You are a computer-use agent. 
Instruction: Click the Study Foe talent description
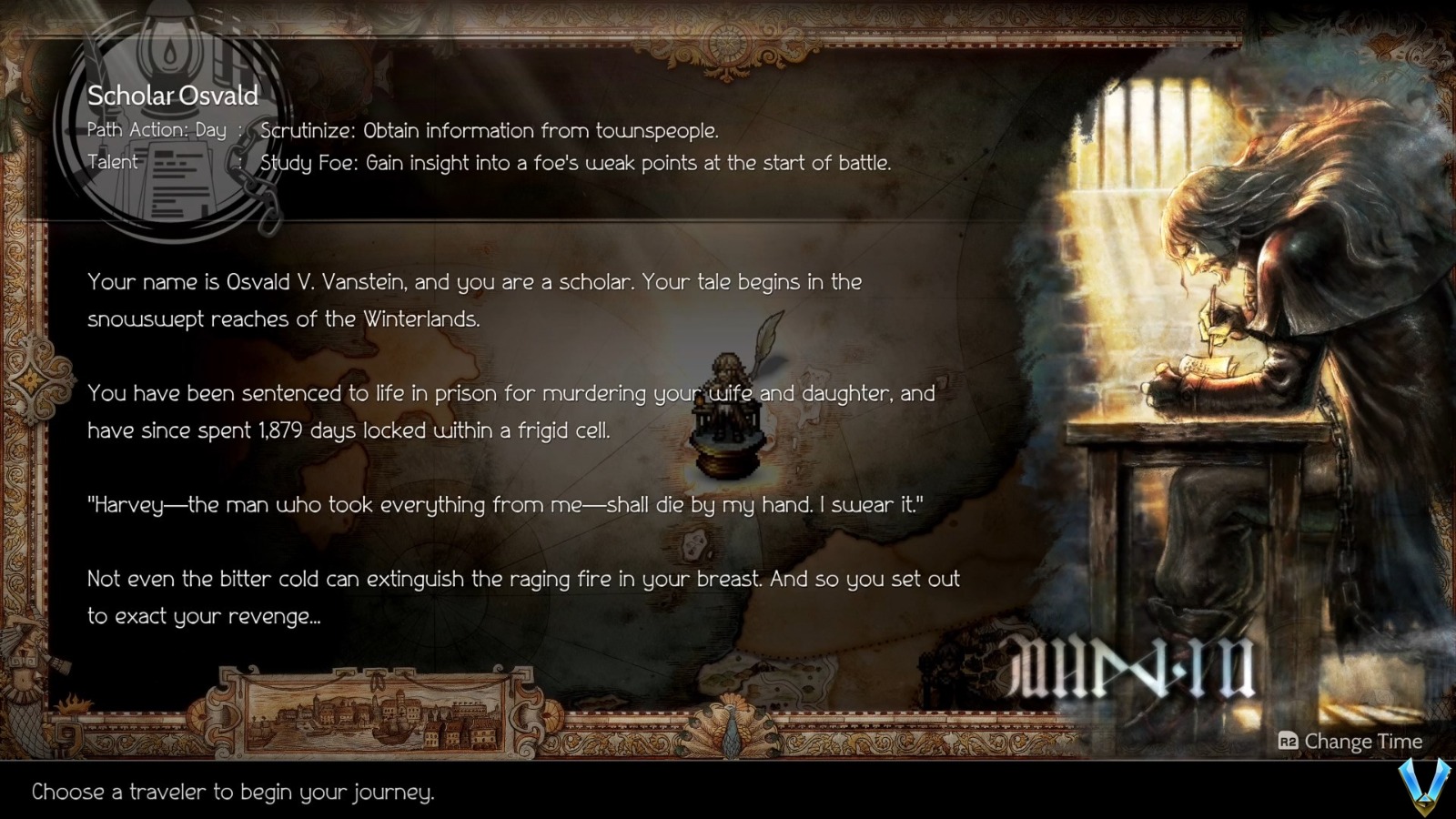tap(575, 164)
